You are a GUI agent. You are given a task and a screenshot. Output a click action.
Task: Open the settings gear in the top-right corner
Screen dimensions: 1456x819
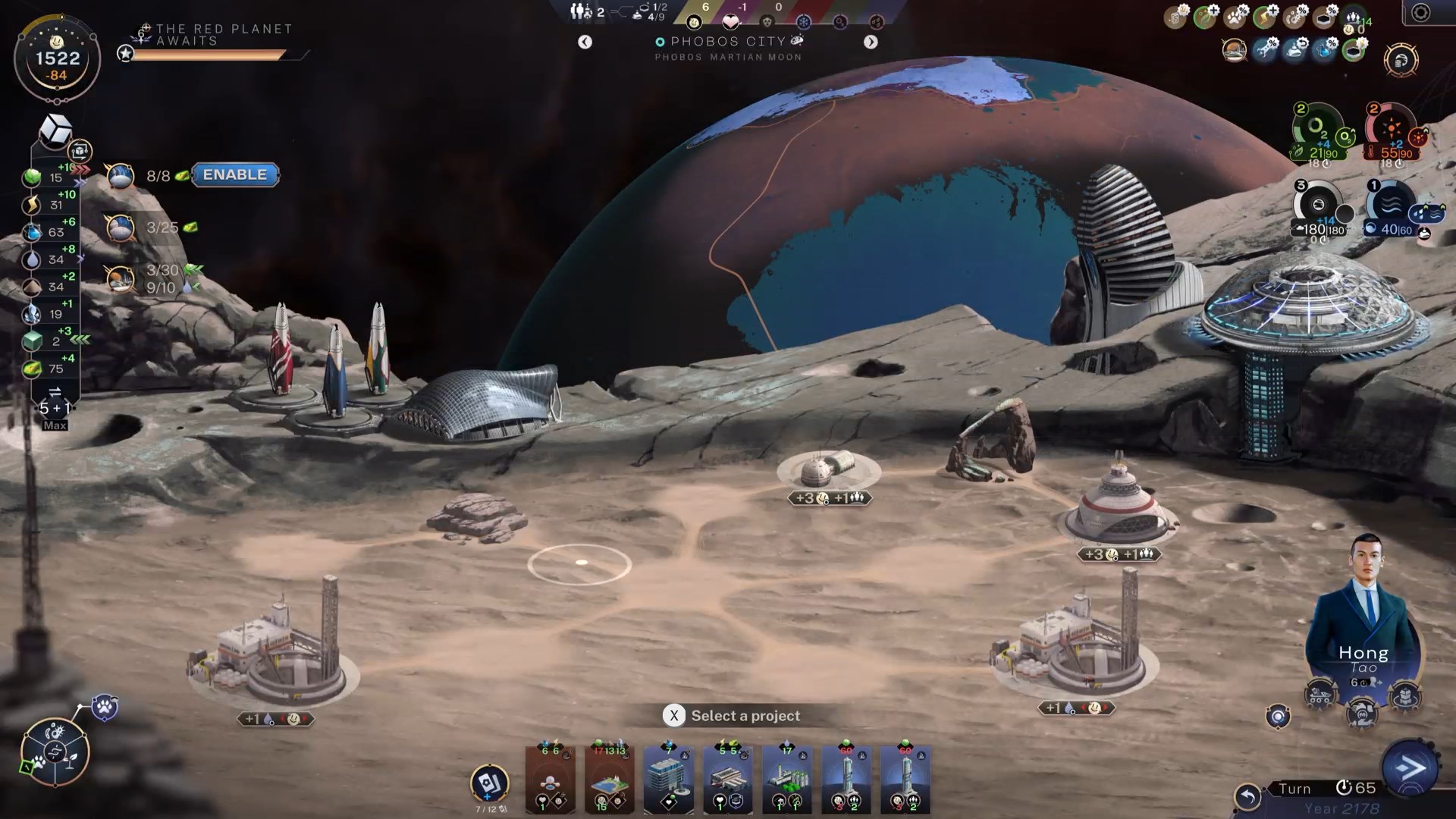click(x=1420, y=11)
